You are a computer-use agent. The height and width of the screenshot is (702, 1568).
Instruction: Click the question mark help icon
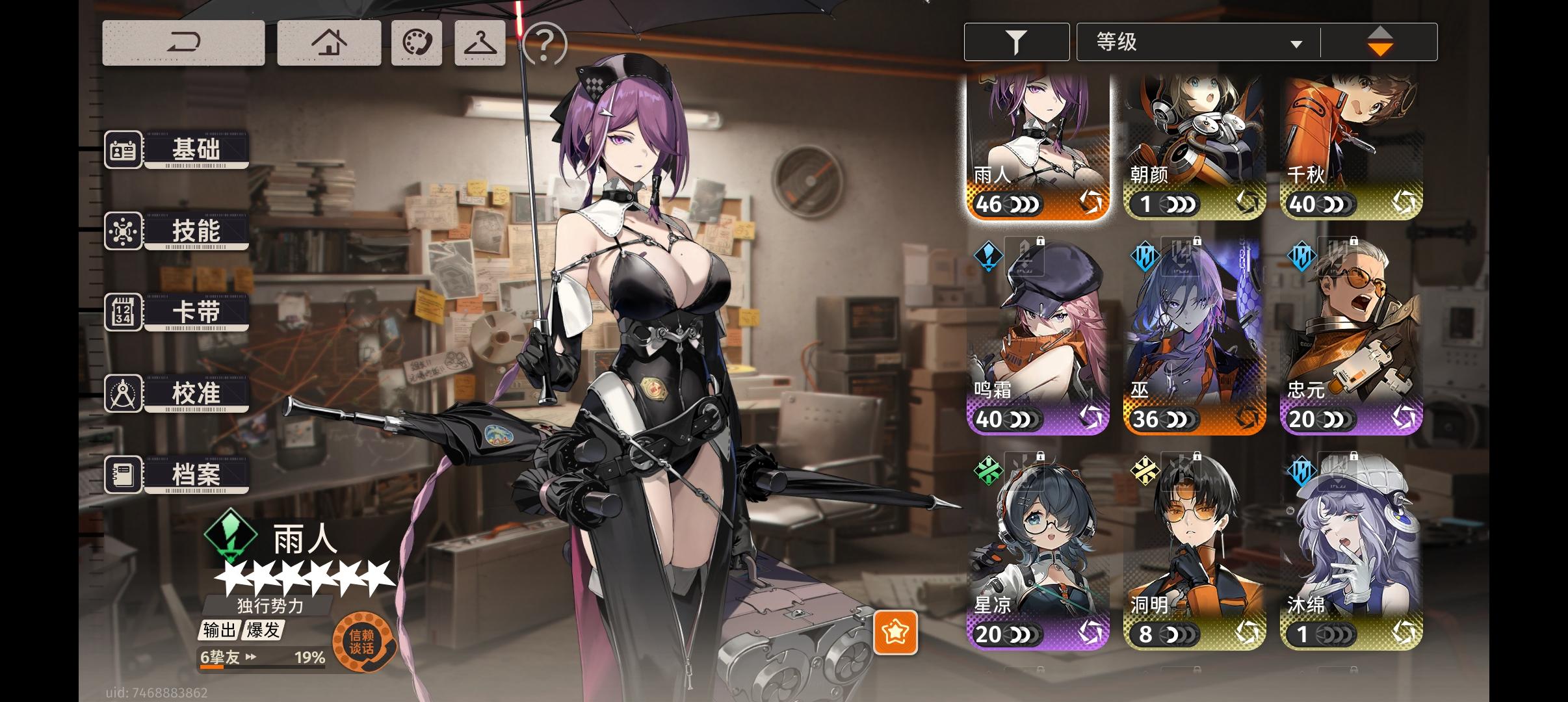[543, 45]
